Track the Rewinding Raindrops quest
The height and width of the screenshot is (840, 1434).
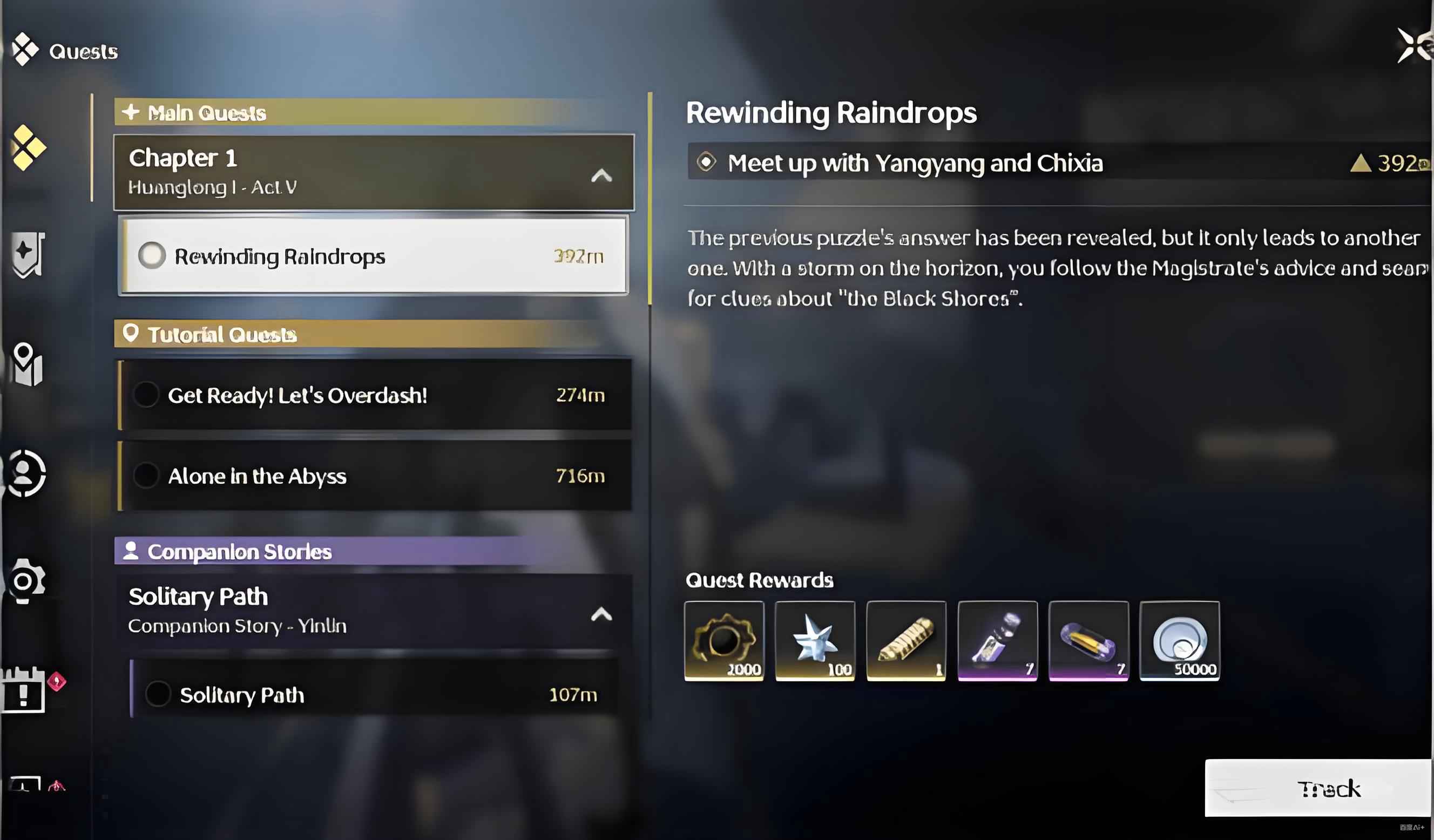pyautogui.click(x=1318, y=788)
